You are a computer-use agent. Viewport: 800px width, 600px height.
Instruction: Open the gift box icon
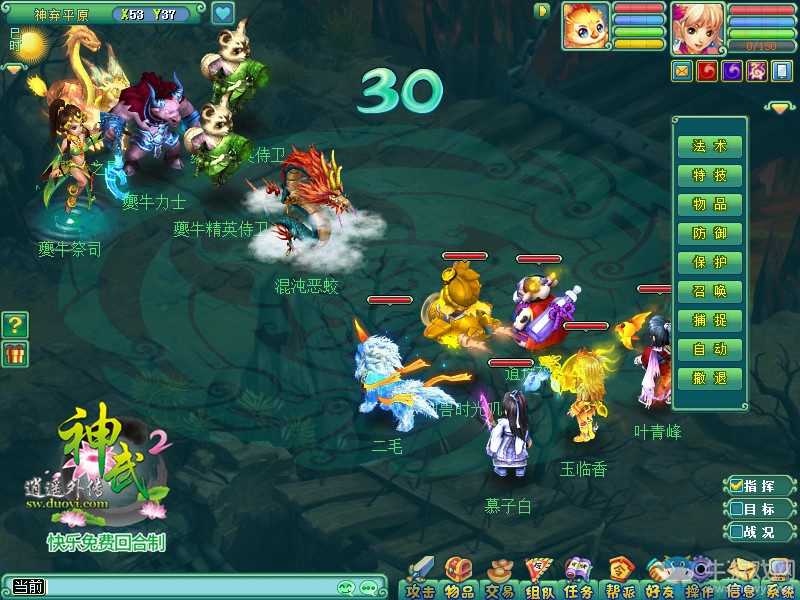15,353
